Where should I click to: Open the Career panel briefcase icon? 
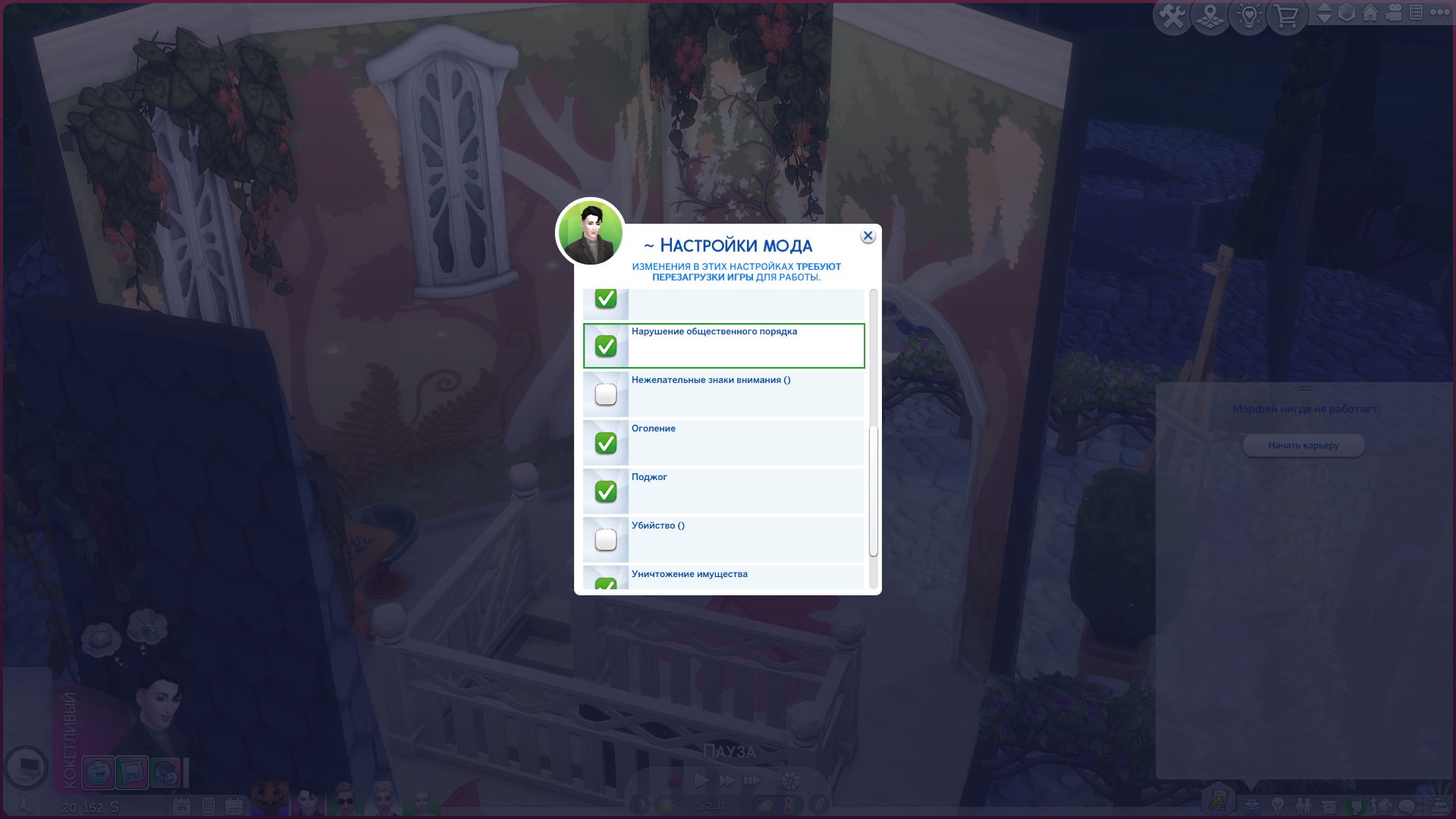click(1253, 805)
